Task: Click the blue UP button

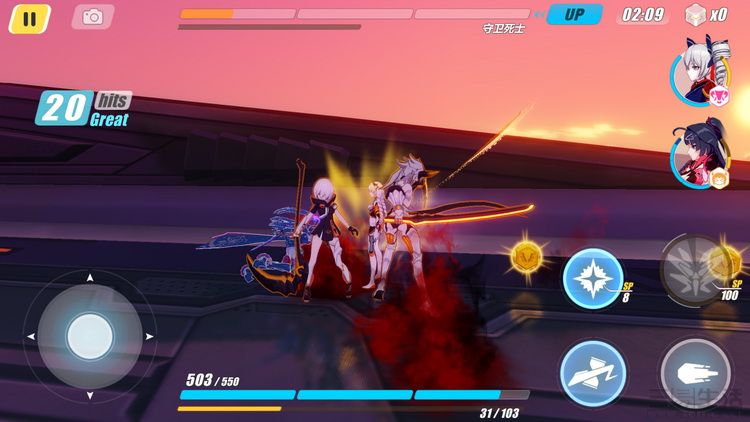Action: [x=574, y=15]
